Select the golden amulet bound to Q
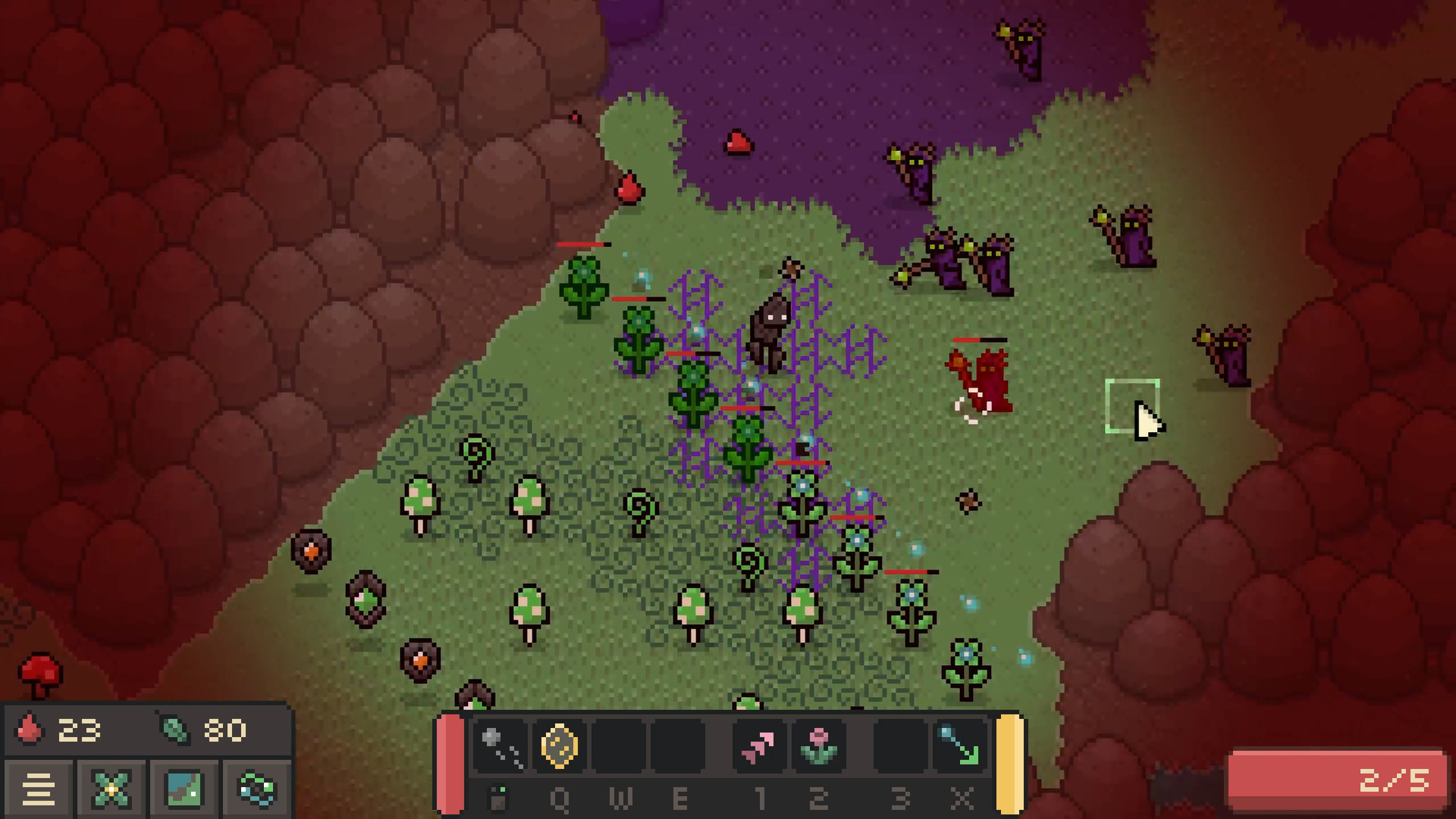The height and width of the screenshot is (819, 1456). (x=560, y=747)
